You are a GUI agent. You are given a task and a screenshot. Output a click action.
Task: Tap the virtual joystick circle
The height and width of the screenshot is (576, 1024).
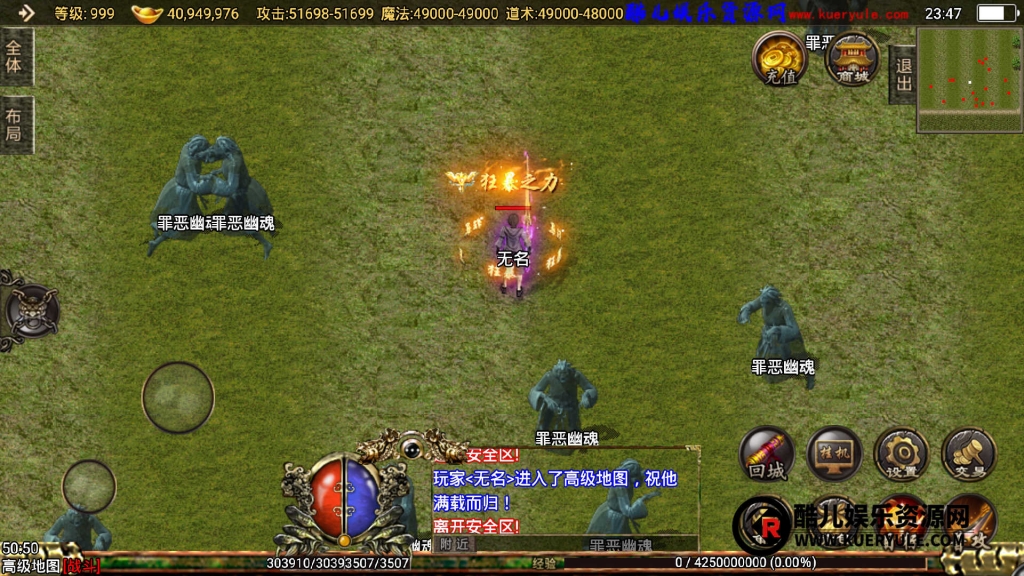point(178,397)
